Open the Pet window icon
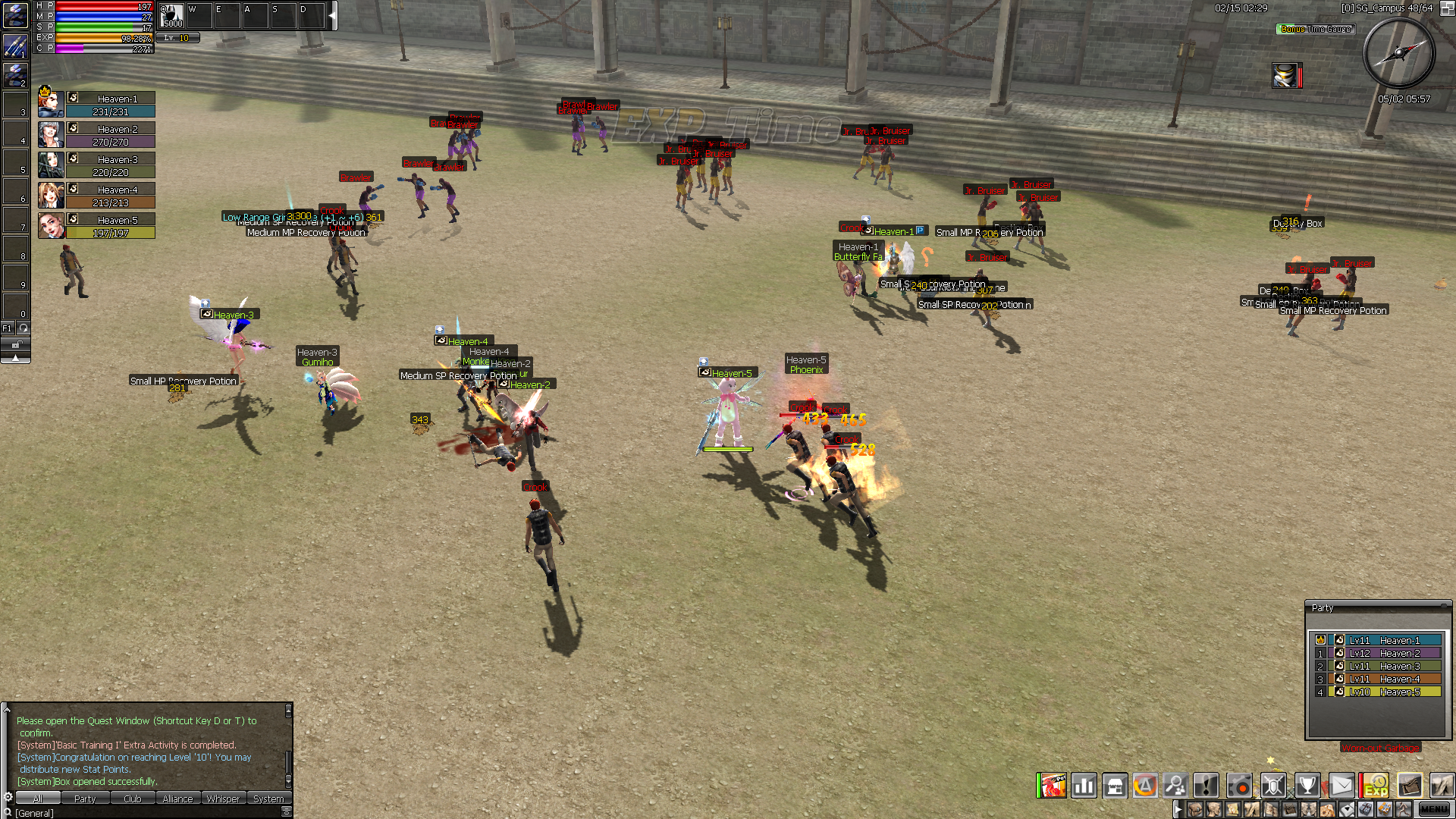 click(1054, 786)
